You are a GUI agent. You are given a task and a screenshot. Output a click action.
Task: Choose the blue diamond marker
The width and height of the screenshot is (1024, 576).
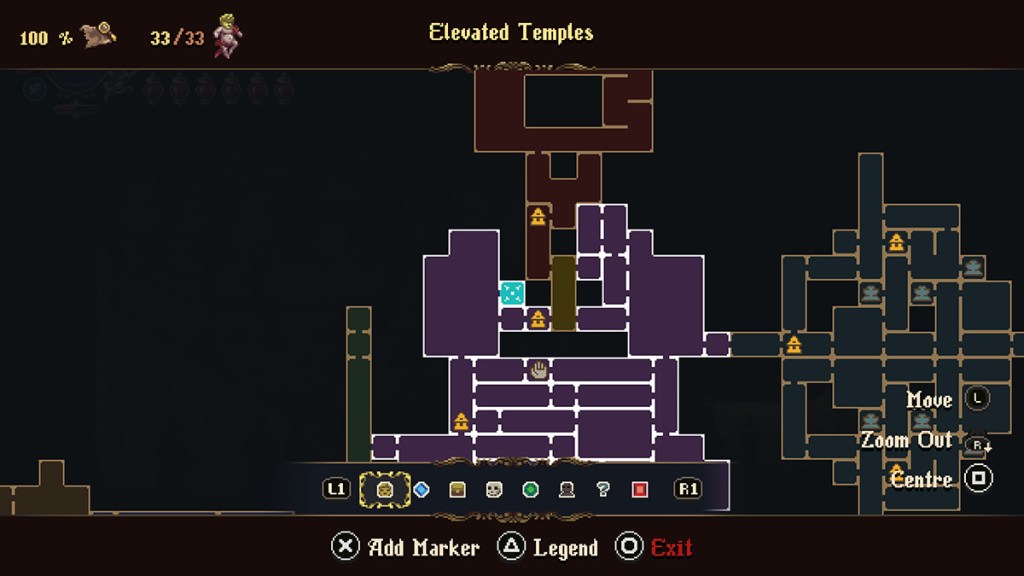(x=421, y=489)
